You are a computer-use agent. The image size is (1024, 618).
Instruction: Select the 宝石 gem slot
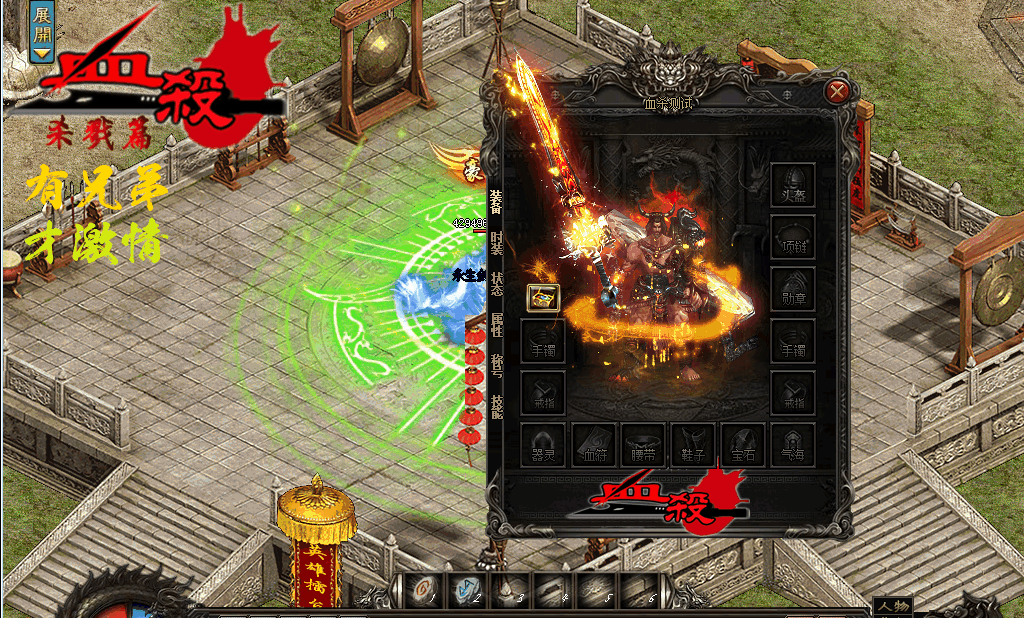tap(743, 445)
